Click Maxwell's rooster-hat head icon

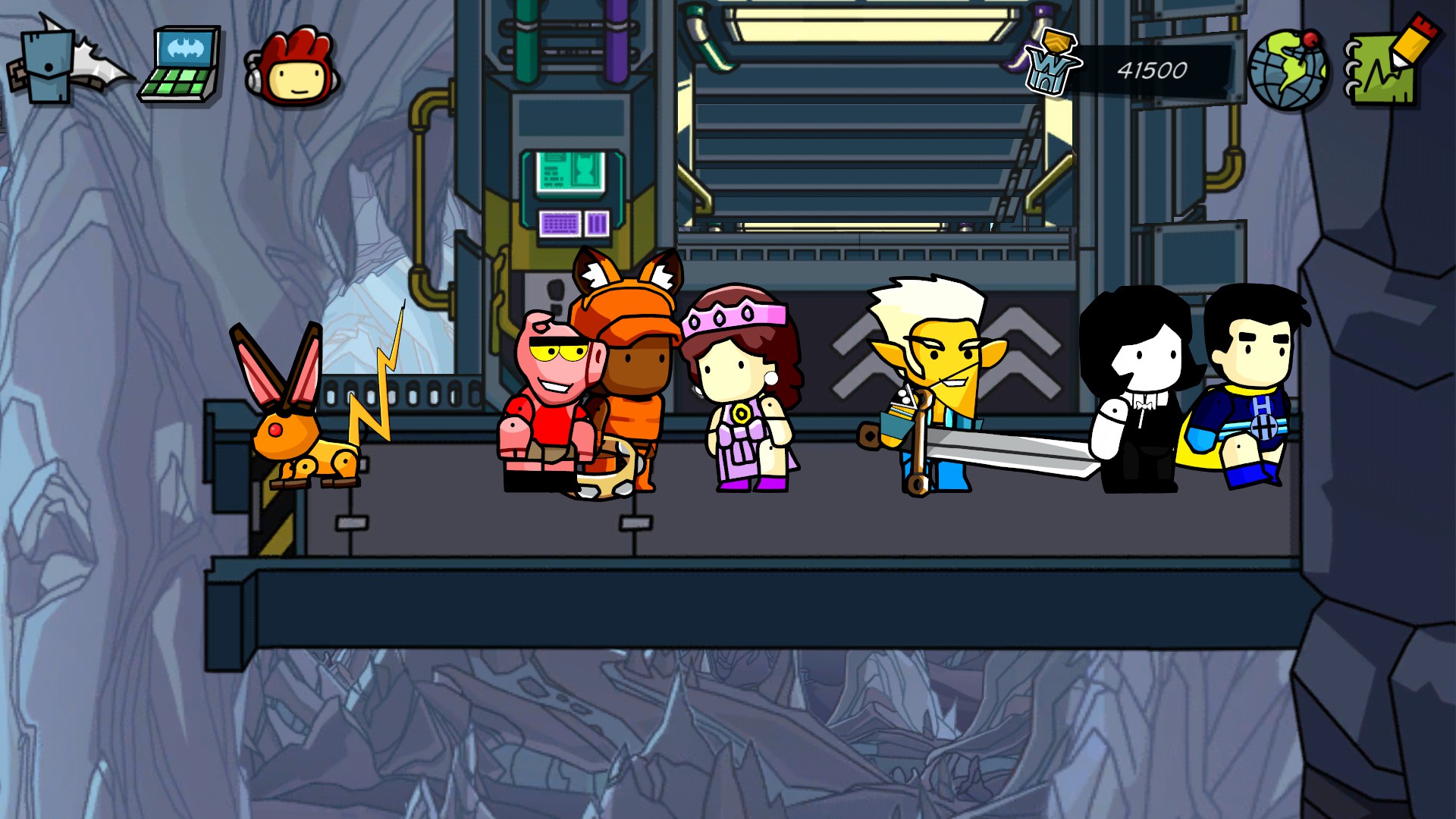pos(293,67)
